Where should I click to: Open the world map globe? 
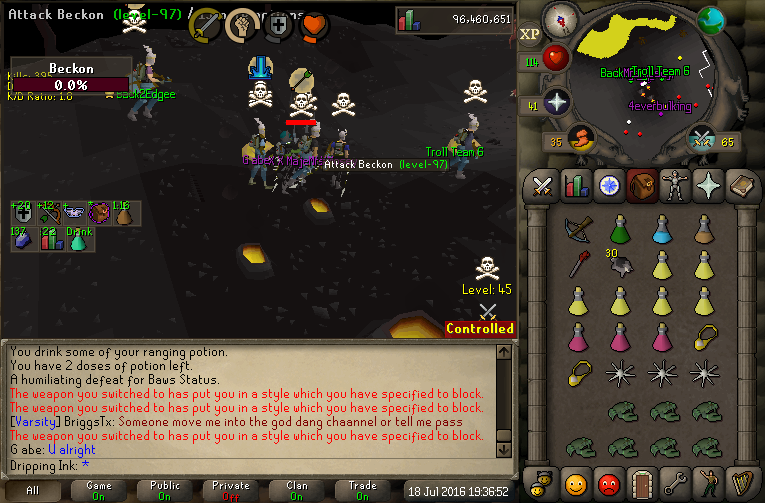711,20
